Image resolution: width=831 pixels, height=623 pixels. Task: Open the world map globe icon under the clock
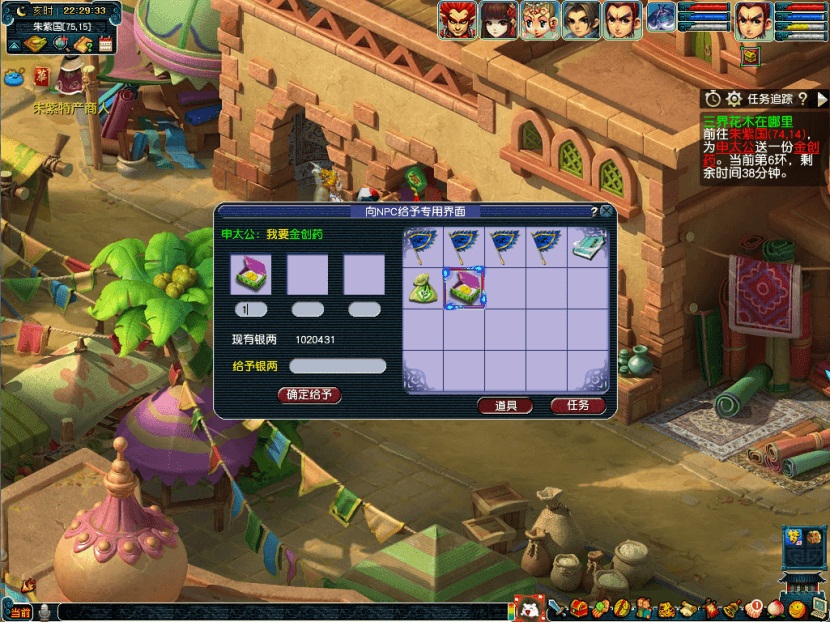(60, 44)
